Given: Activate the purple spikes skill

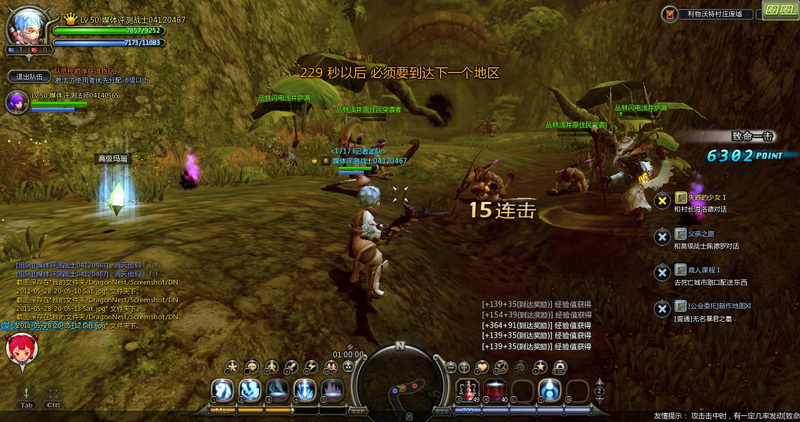Looking at the screenshot, I should (x=331, y=390).
